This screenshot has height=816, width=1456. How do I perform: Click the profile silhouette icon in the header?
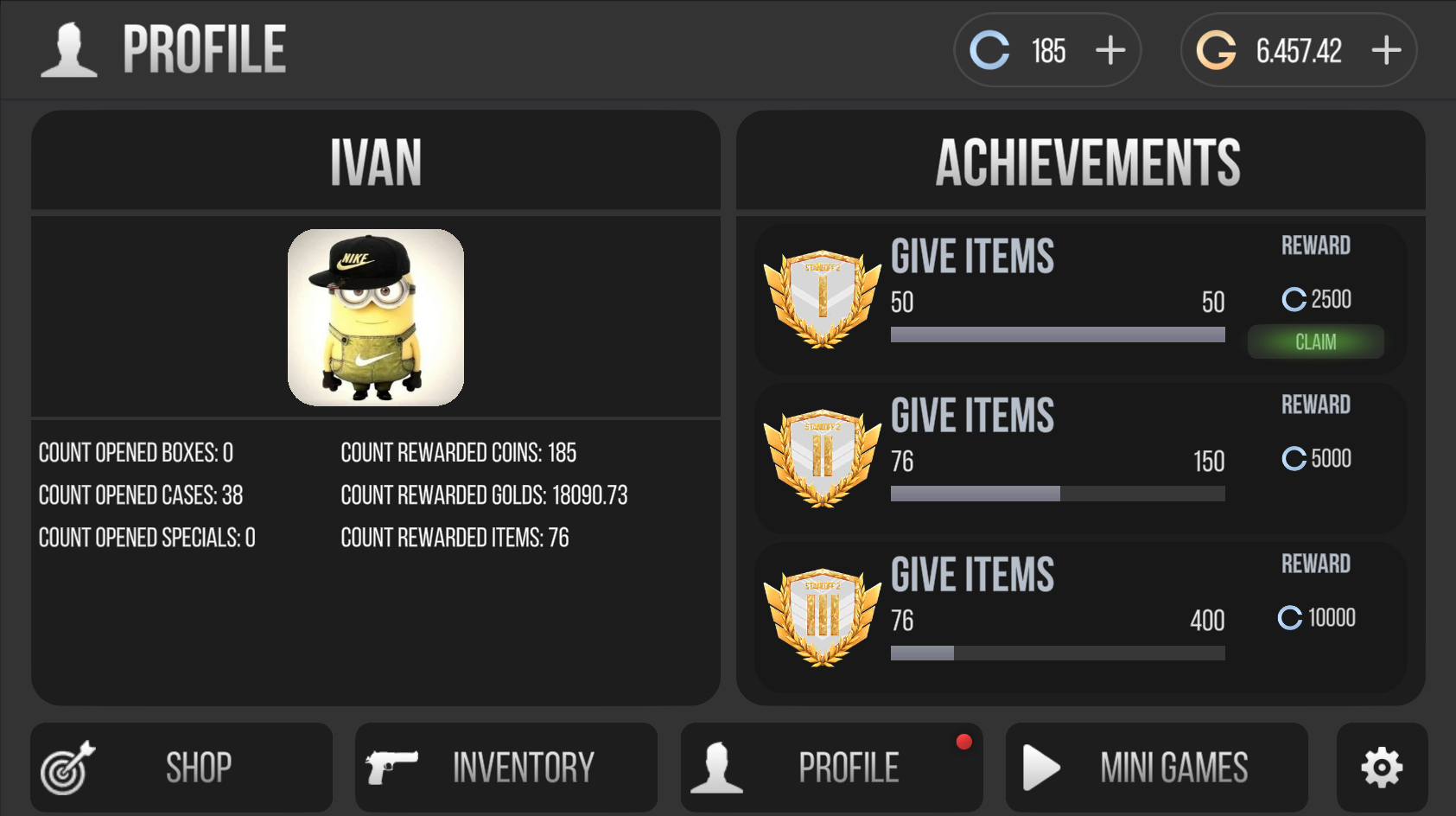pyautogui.click(x=69, y=48)
